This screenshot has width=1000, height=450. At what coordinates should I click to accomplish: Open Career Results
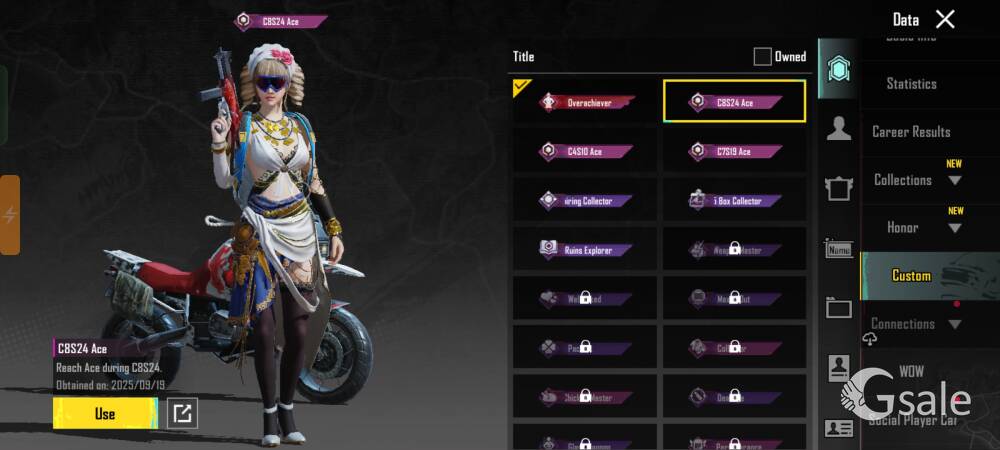pyautogui.click(x=911, y=132)
